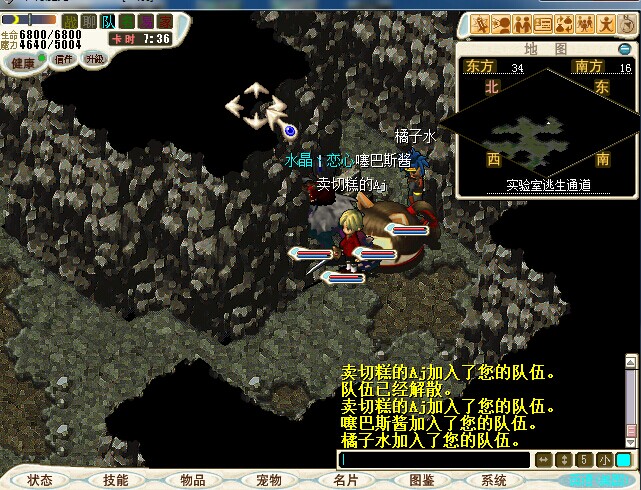The width and height of the screenshot is (641, 490).
Task: Click the 健康 health status button
Action: point(22,62)
